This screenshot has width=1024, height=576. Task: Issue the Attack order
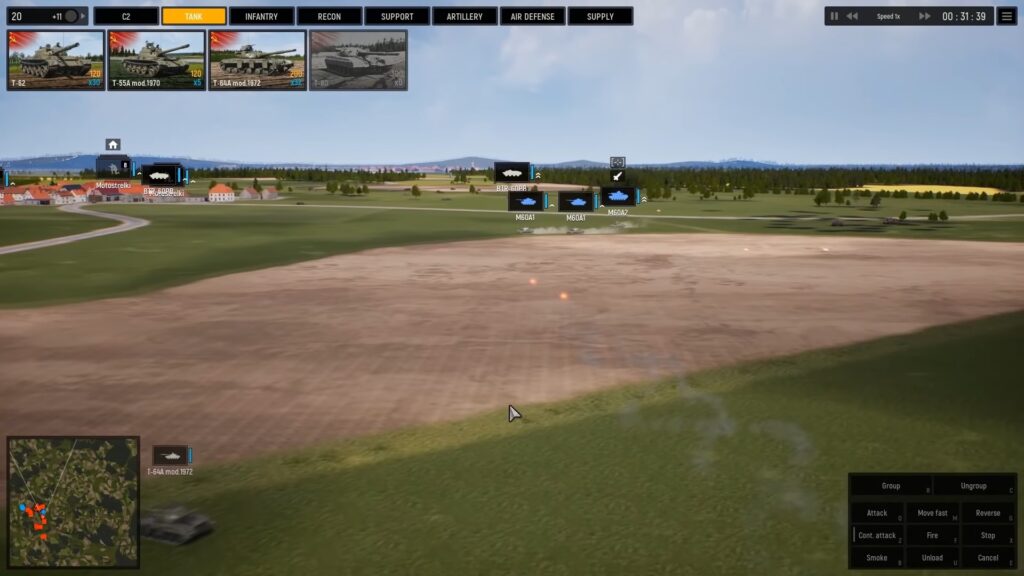pos(877,513)
